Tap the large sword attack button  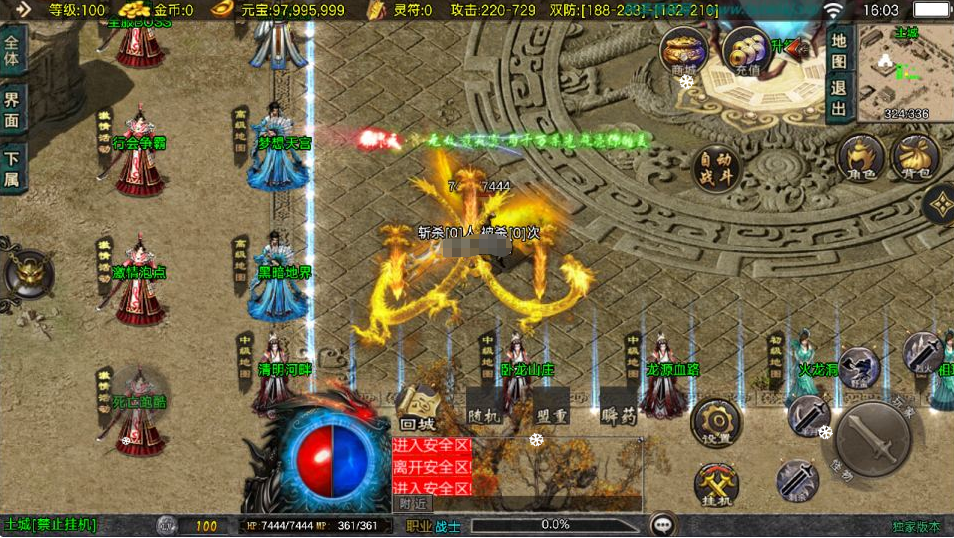click(872, 436)
